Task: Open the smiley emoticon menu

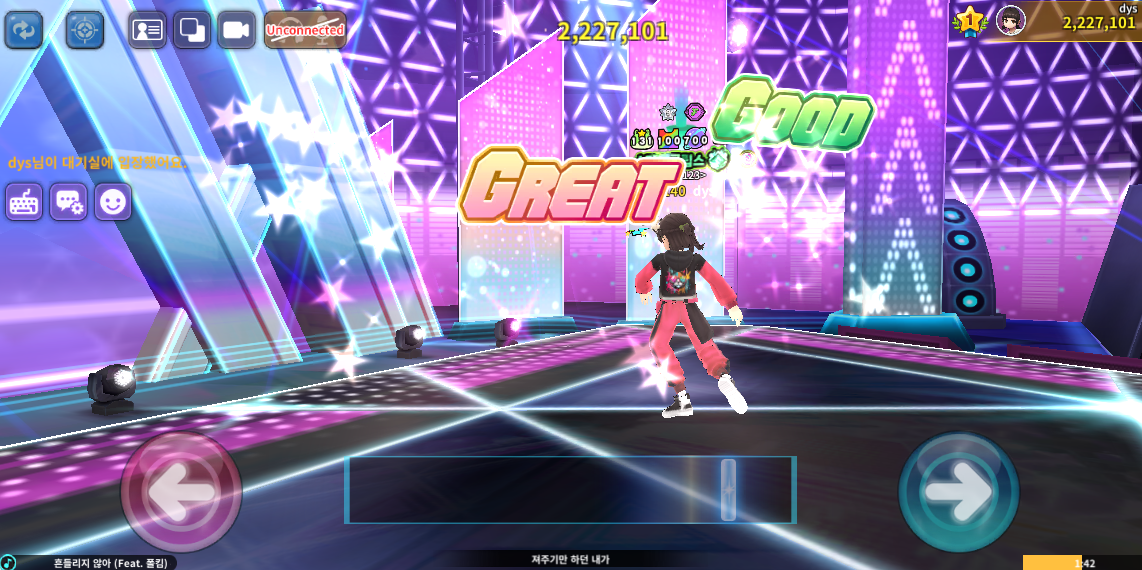Action: click(113, 202)
